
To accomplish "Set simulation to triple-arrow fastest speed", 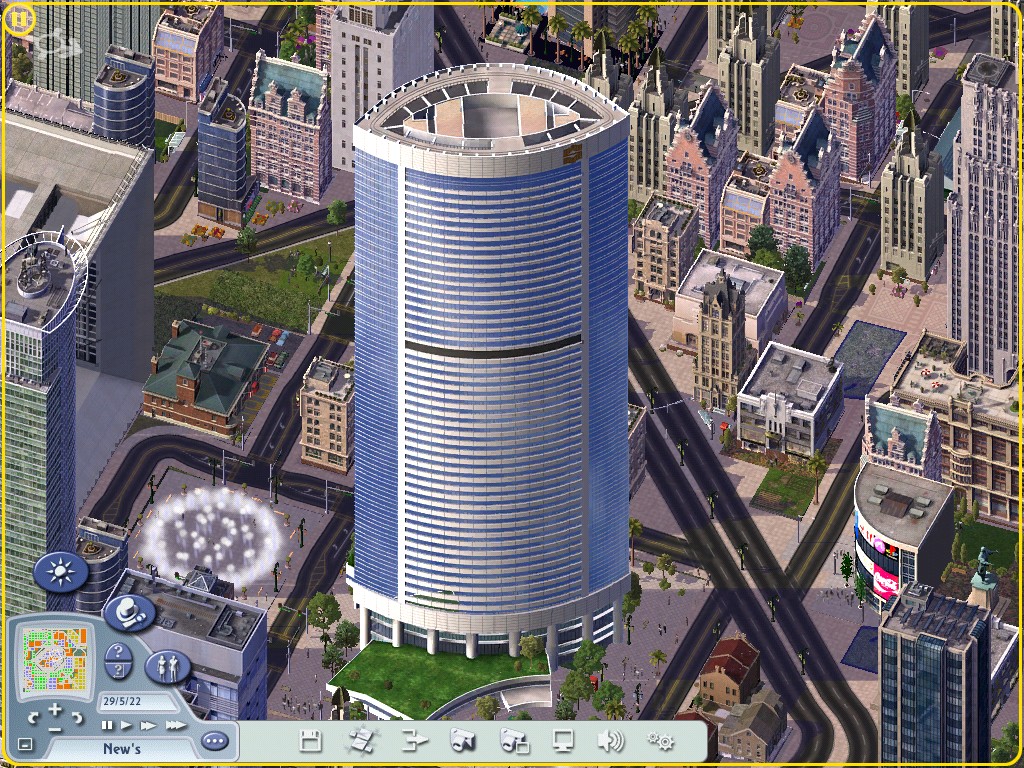I will 175,725.
